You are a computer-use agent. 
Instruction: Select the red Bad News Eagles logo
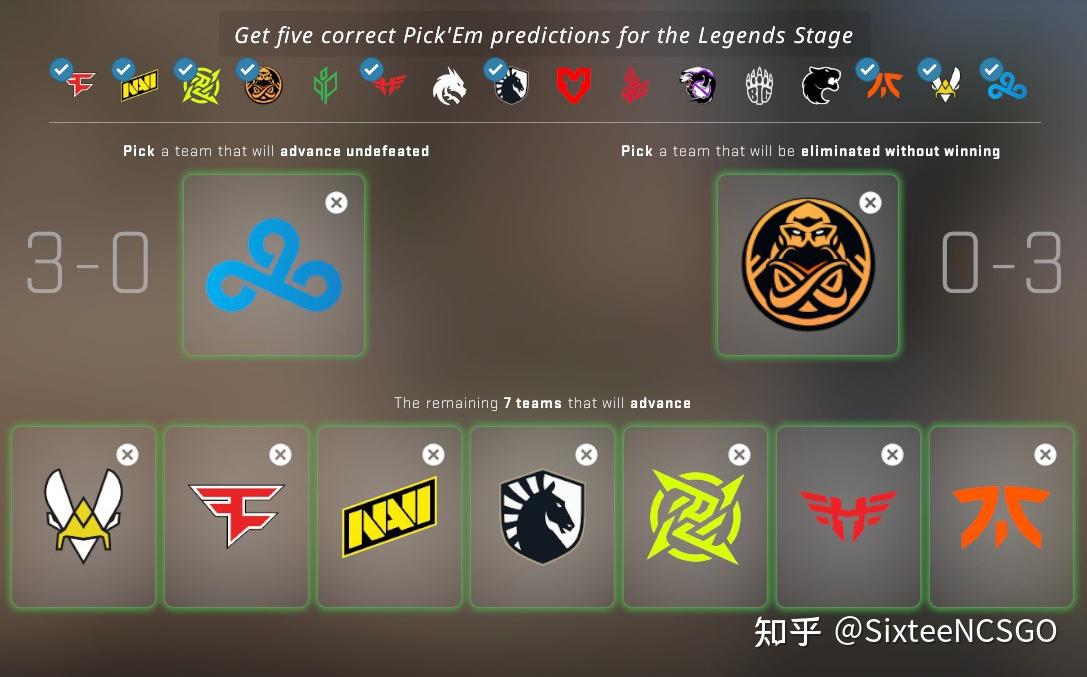635,86
